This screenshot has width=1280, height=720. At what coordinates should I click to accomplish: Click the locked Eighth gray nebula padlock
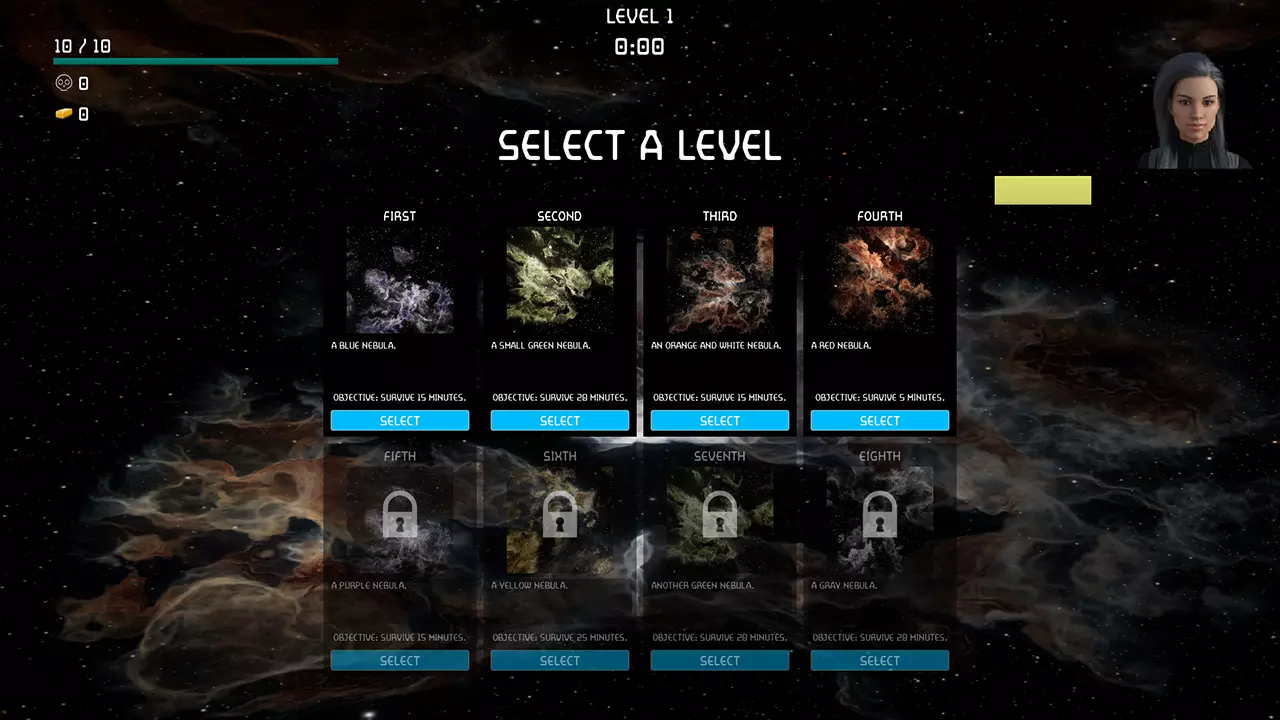coord(880,514)
